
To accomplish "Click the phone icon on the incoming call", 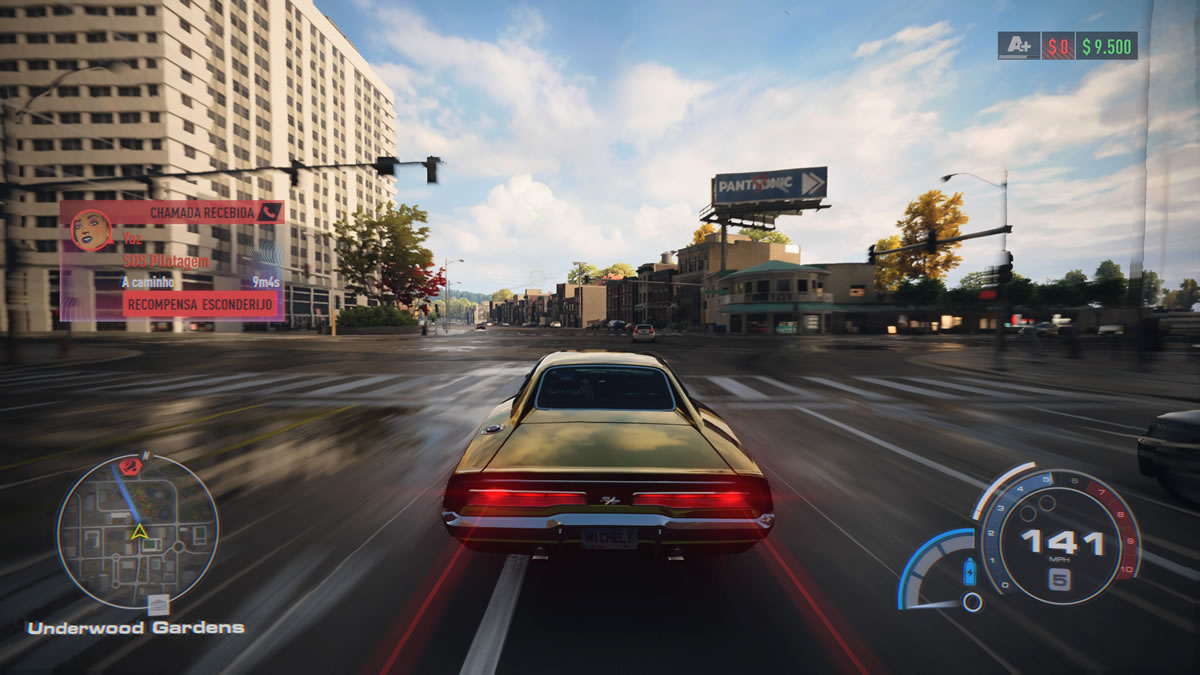I will tap(268, 212).
